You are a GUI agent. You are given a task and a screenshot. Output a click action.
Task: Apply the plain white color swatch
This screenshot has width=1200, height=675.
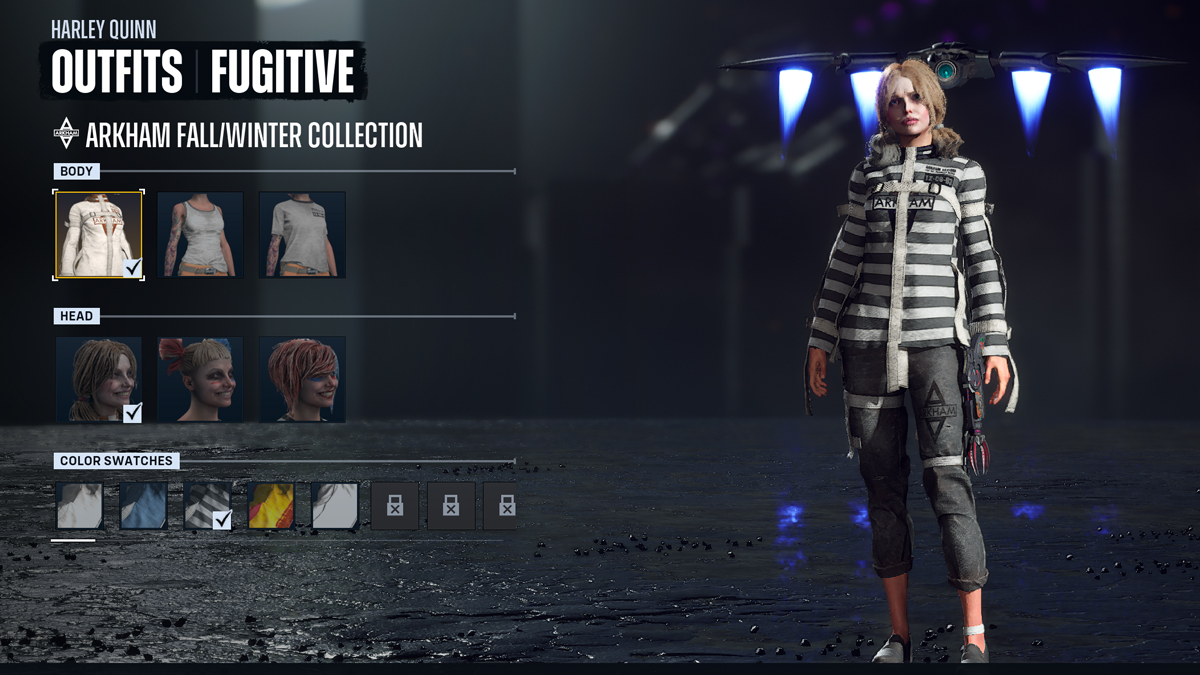click(x=79, y=505)
